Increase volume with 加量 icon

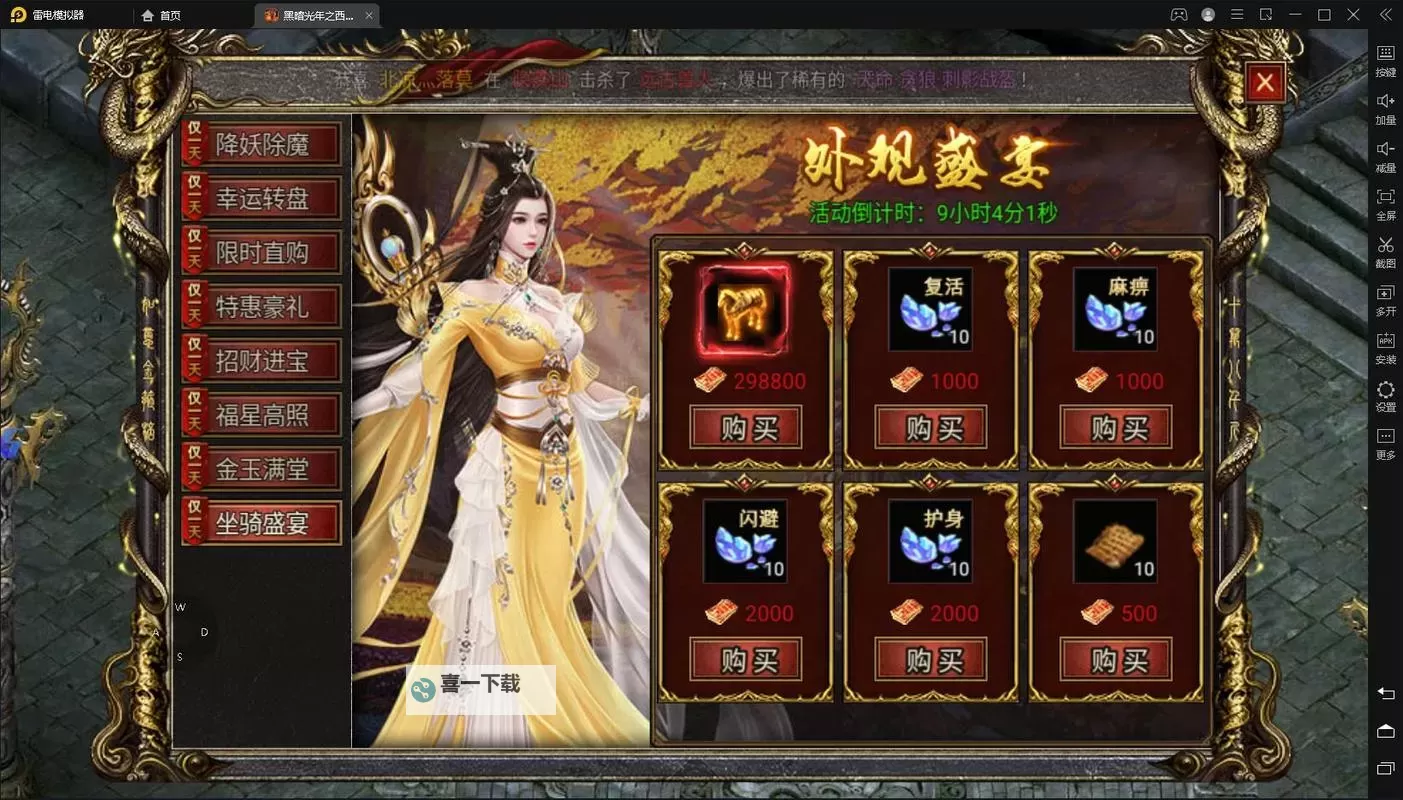tap(1385, 108)
